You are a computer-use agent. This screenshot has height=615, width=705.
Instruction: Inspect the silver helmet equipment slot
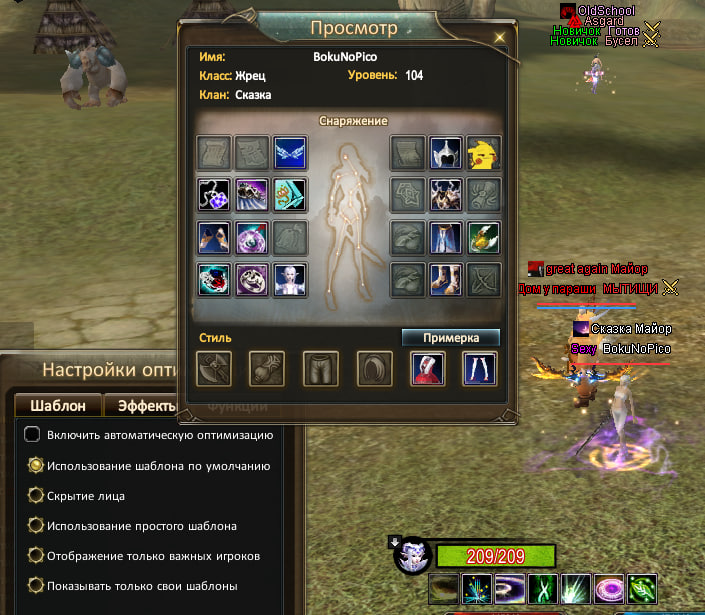[x=446, y=153]
